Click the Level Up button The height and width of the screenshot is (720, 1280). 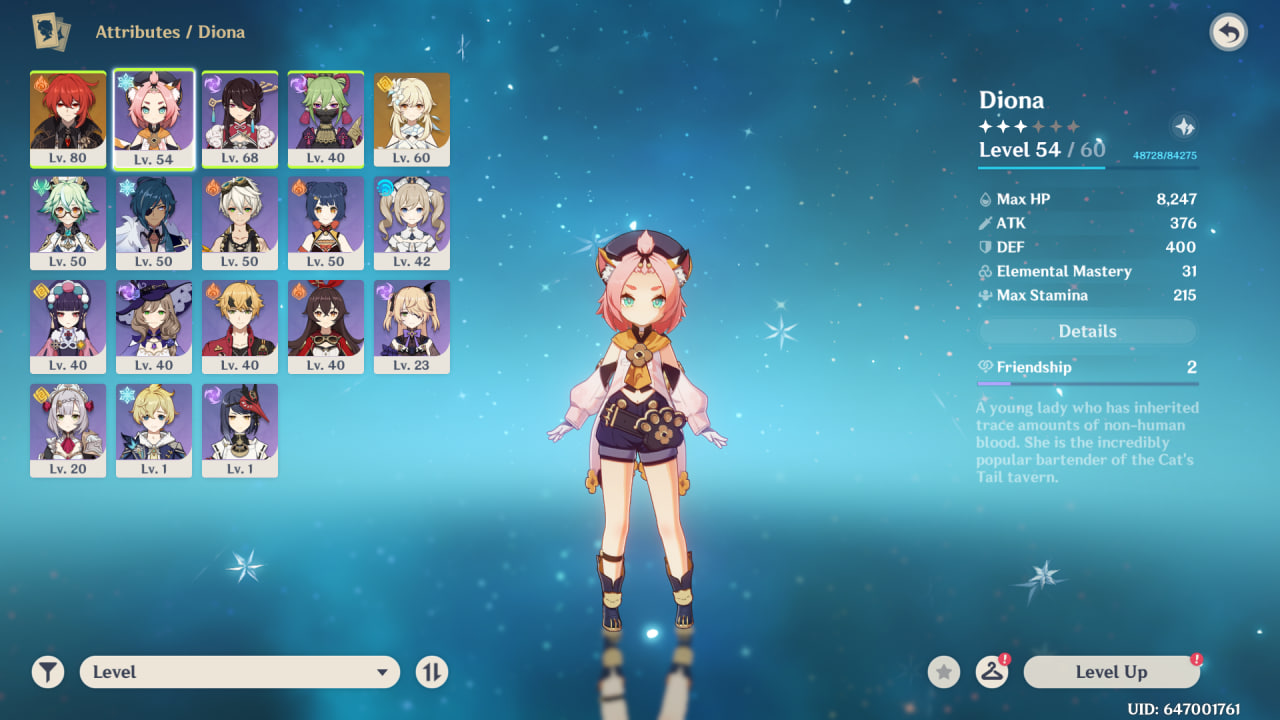click(1111, 672)
